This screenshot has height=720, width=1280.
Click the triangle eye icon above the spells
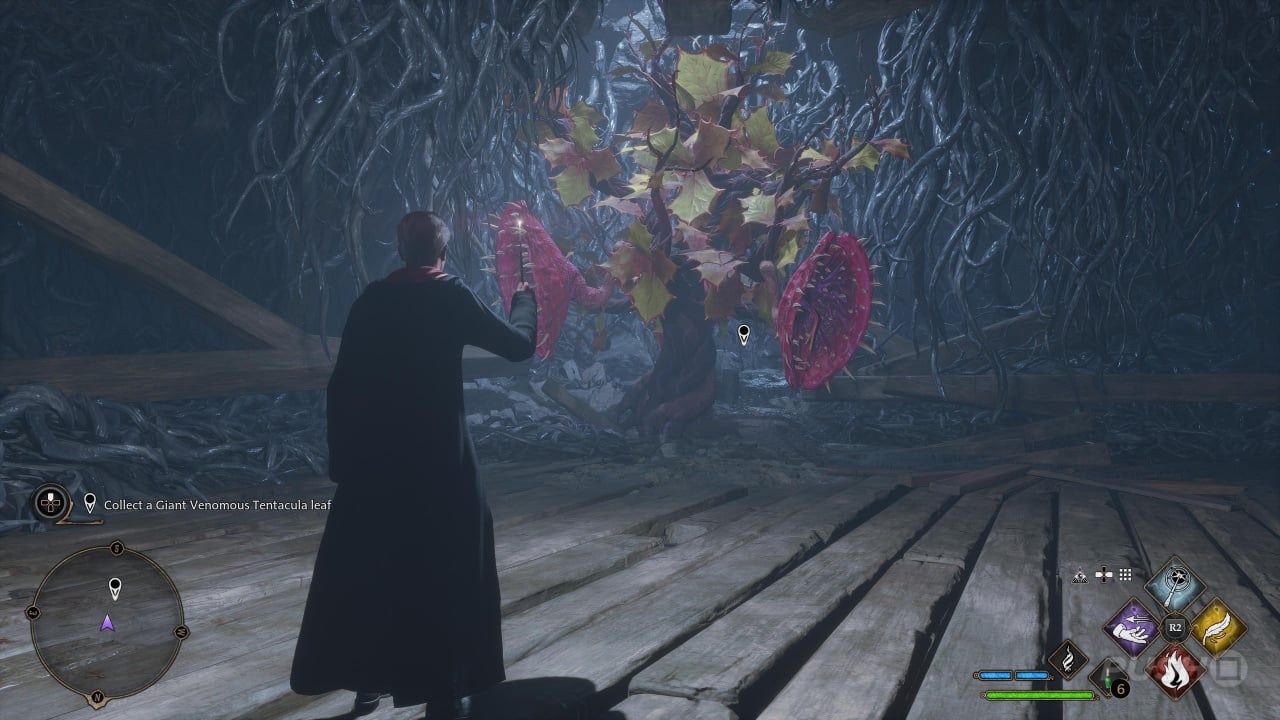(1081, 575)
